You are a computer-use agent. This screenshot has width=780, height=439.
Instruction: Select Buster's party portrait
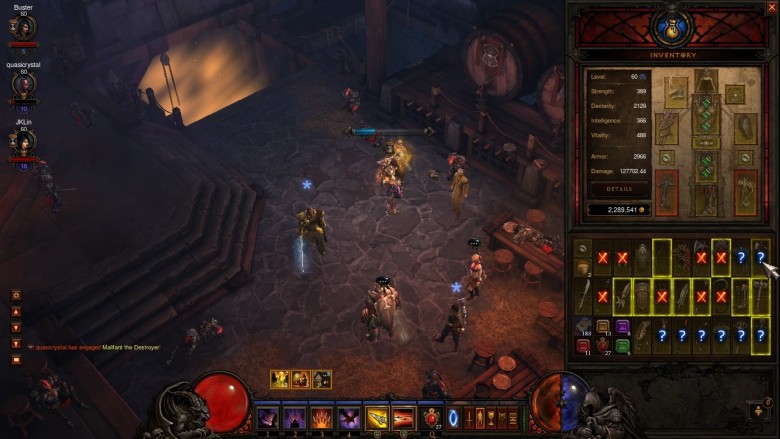23,29
